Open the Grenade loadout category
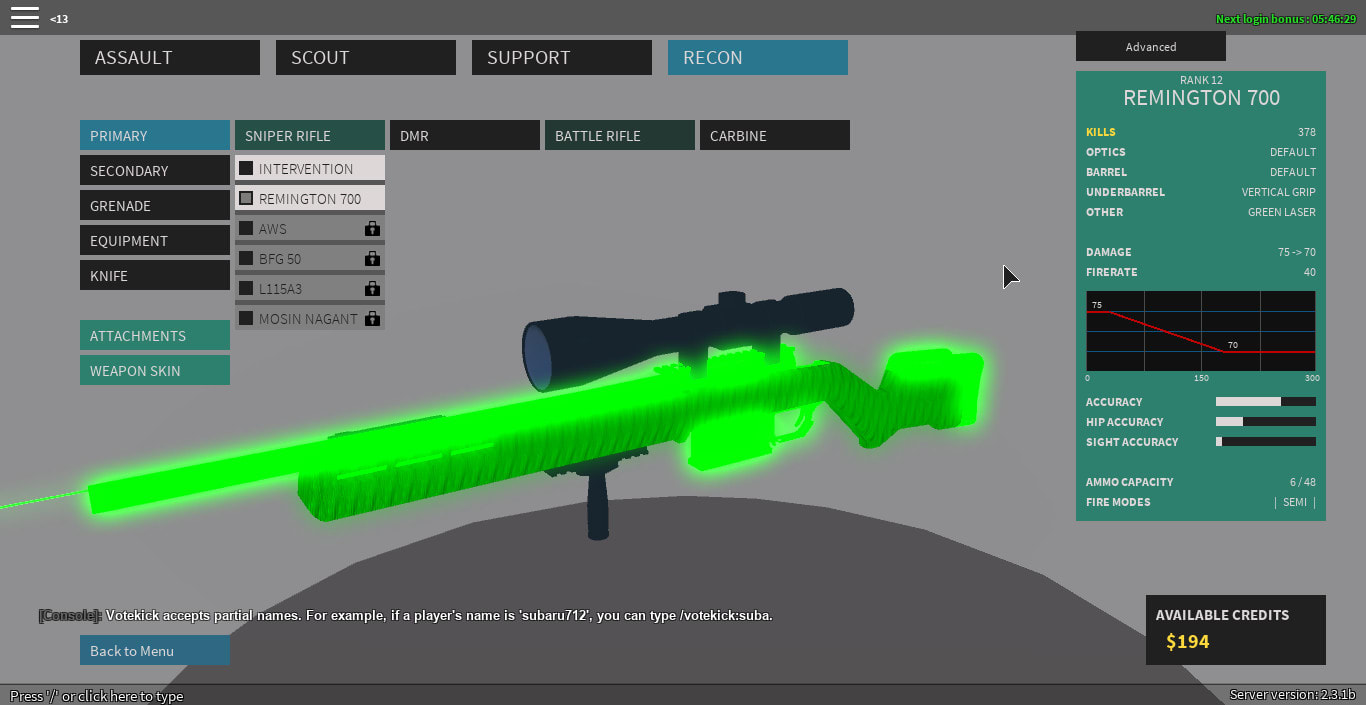This screenshot has width=1366, height=705. coord(154,205)
